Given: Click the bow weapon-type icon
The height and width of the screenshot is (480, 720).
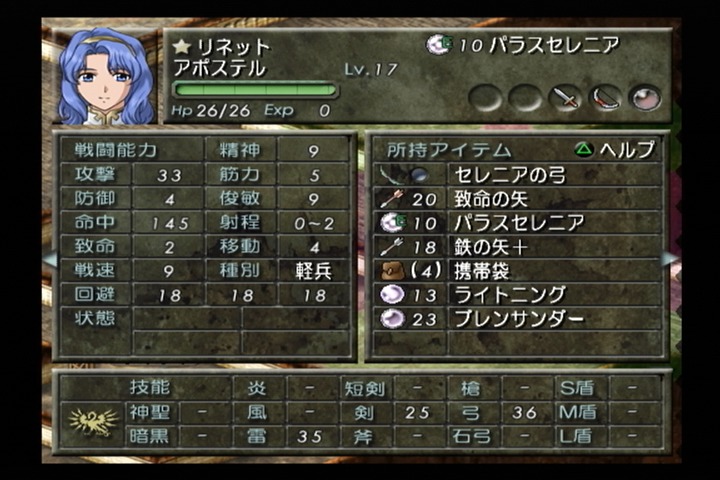Looking at the screenshot, I should tap(606, 98).
